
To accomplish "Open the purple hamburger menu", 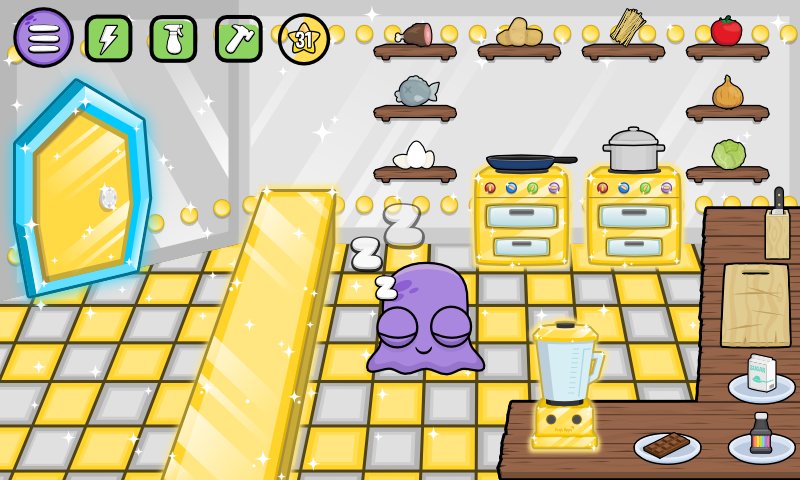I will (43, 37).
